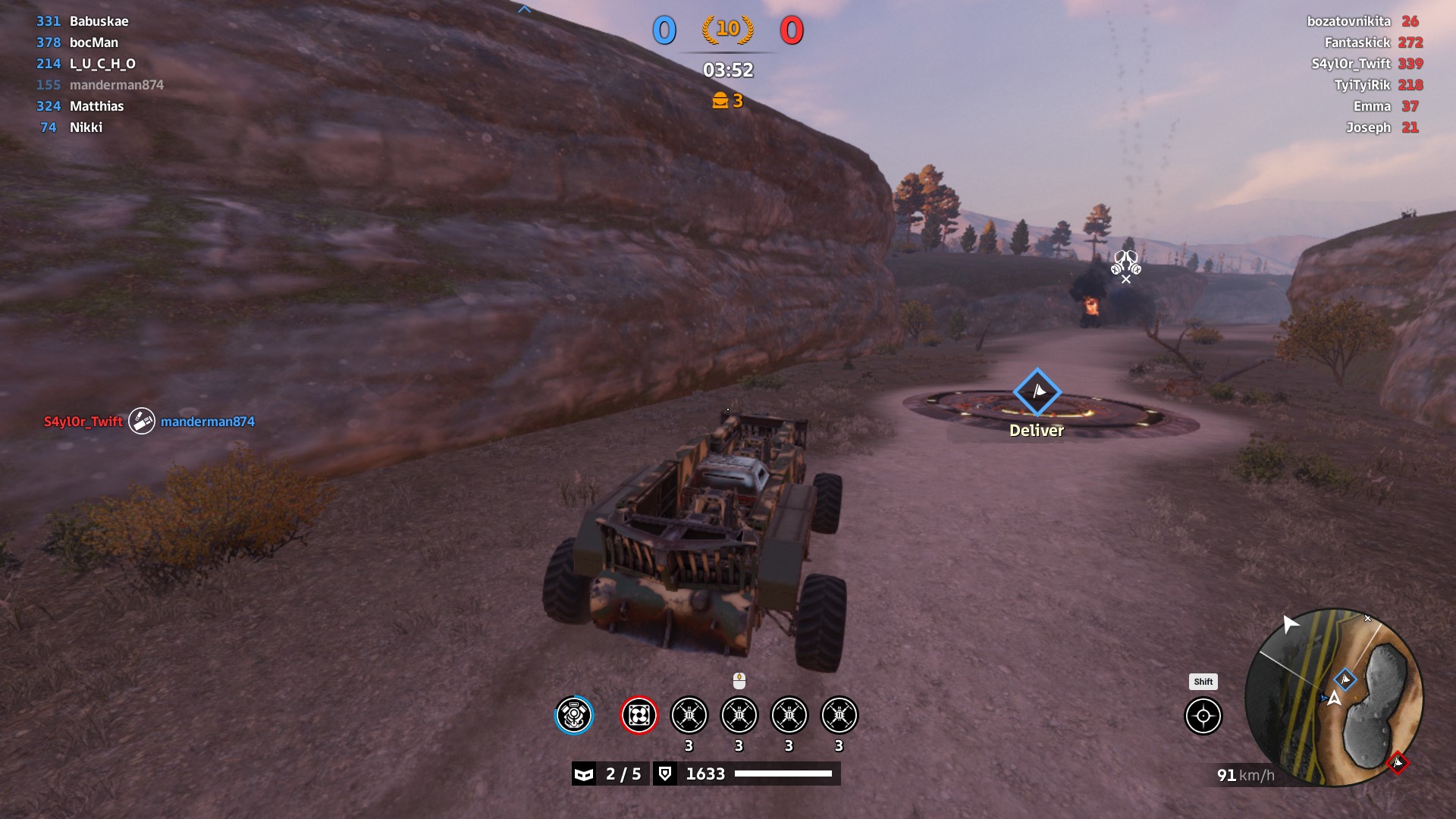Select teammate Matthias in the team list

[96, 106]
